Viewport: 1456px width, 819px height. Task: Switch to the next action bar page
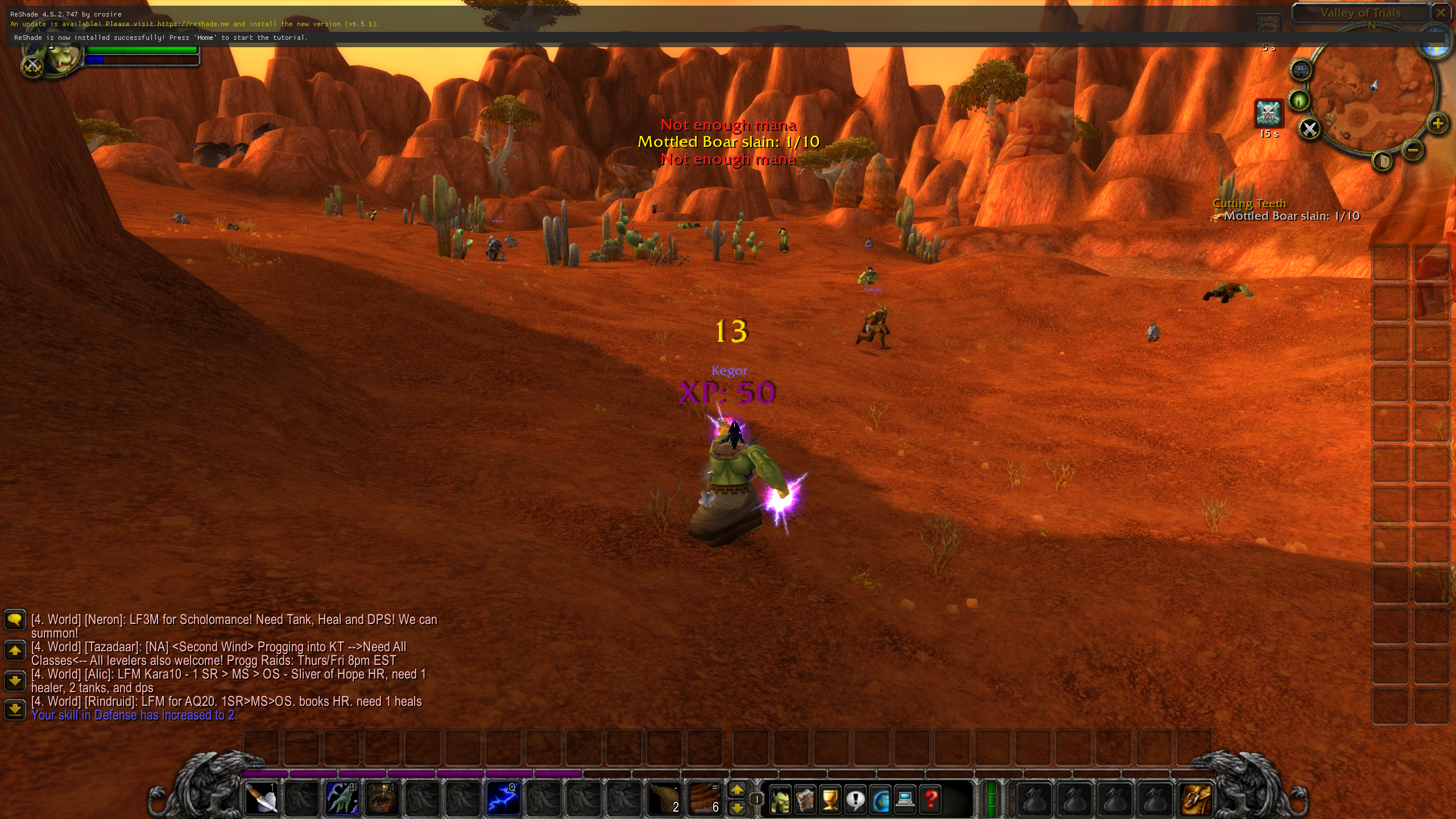(737, 790)
